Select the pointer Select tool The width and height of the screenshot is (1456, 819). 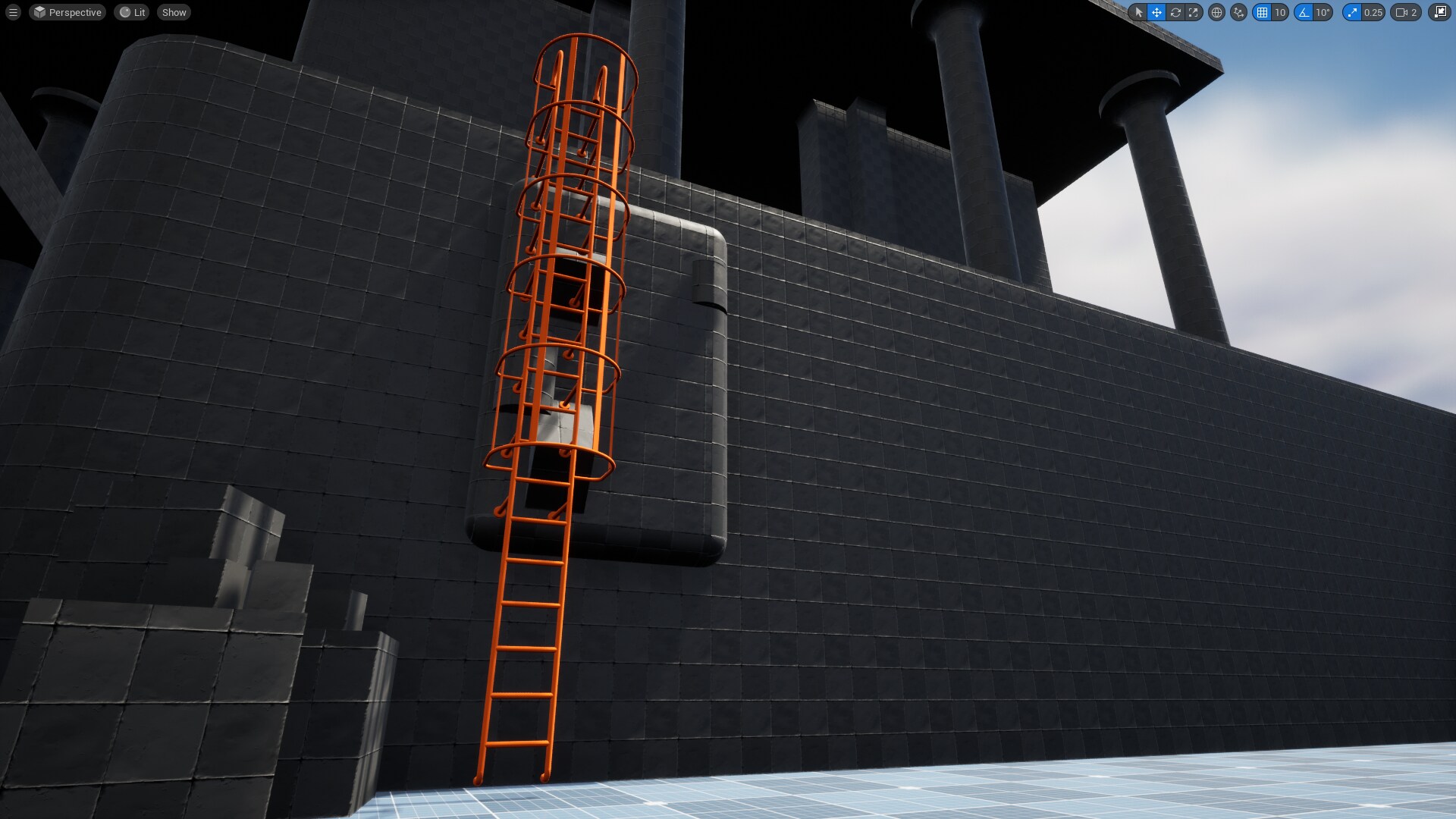coord(1140,12)
